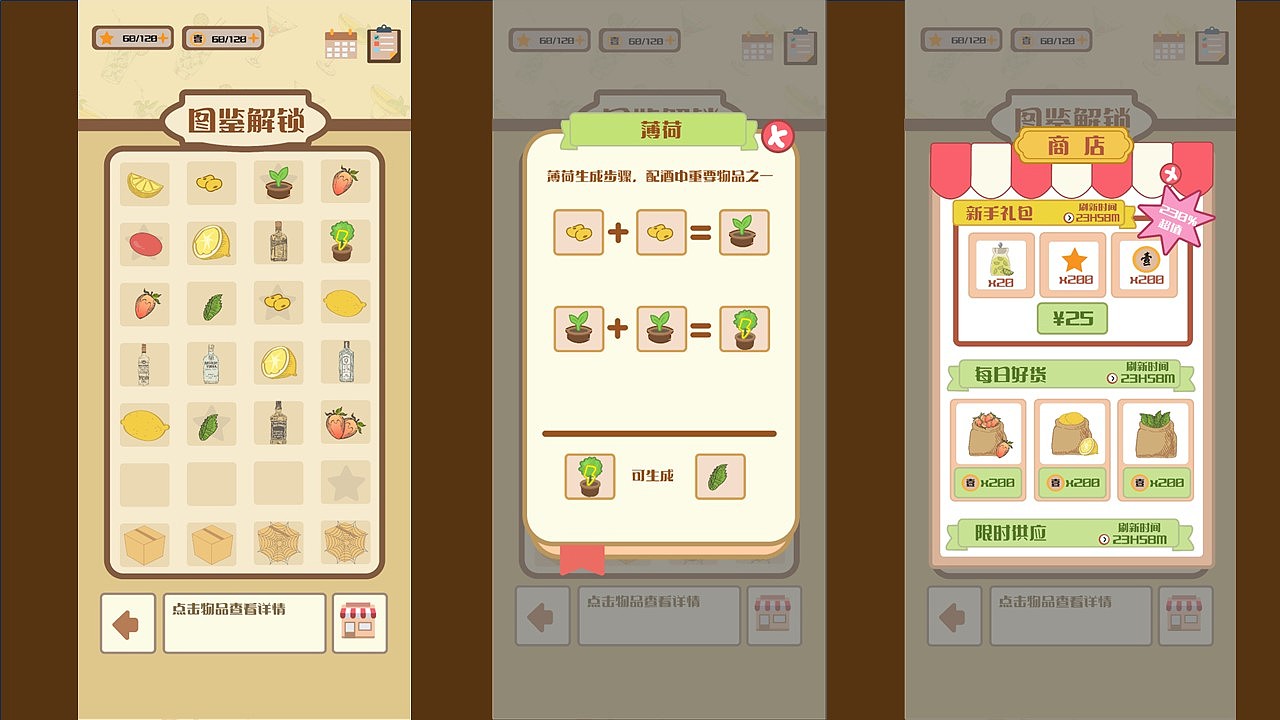This screenshot has width=1280, height=720.
Task: Open the task clipboard icon
Action: 385,43
